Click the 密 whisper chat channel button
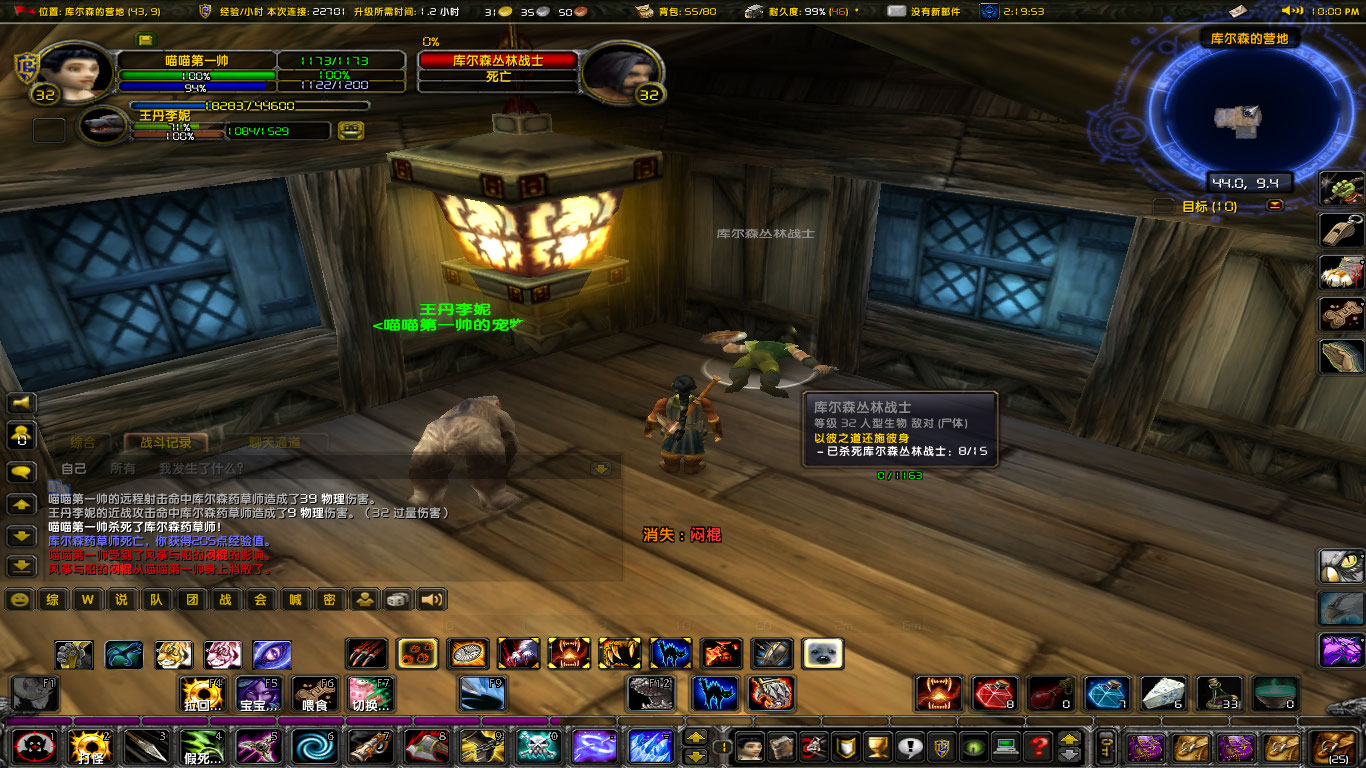Viewport: 1366px width, 768px height. coord(330,600)
